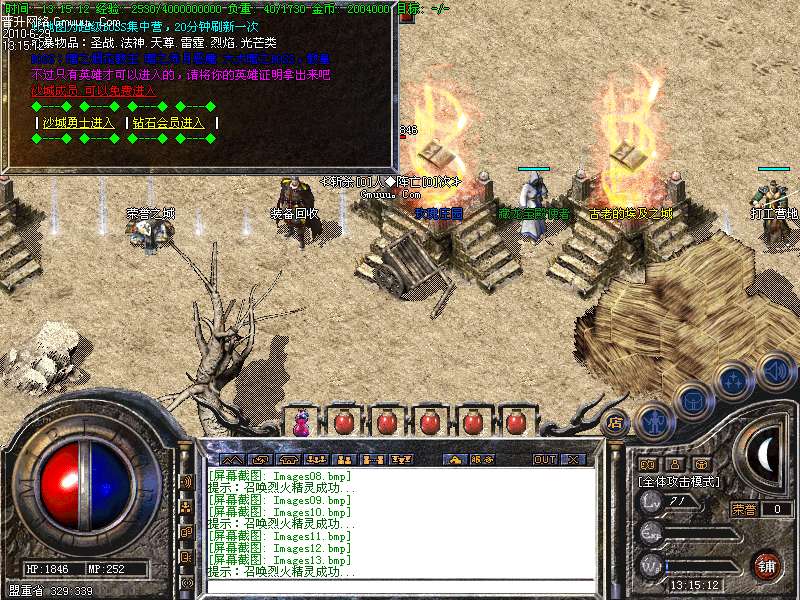Image resolution: width=800 pixels, height=600 pixels.
Task: Click the 荣誉 honor label
Action: pyautogui.click(x=743, y=509)
